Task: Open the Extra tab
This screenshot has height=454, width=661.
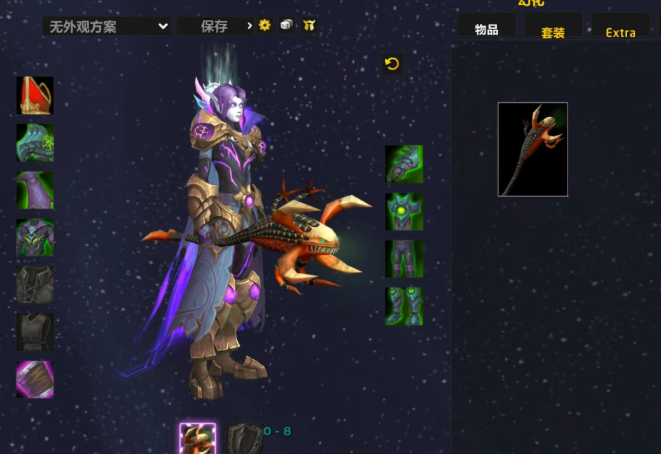Action: click(620, 32)
